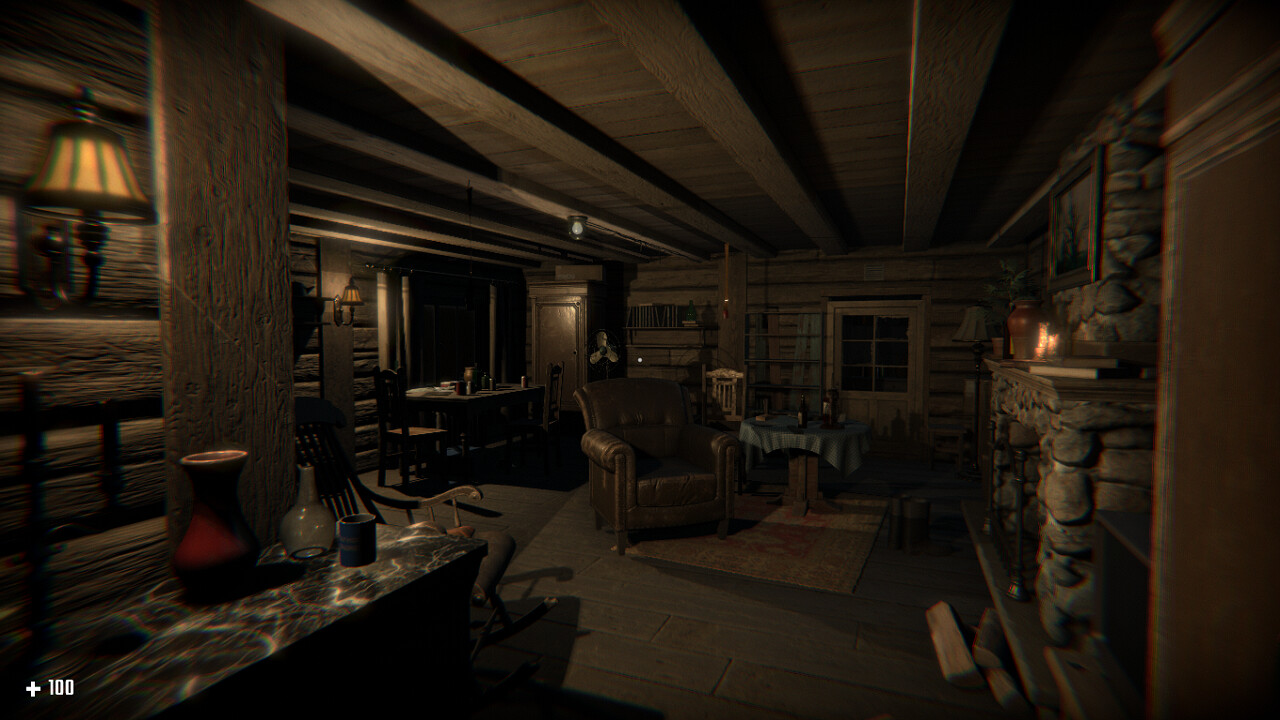Click the +100 health indicator
Screen dimensions: 1280x720
tap(47, 687)
